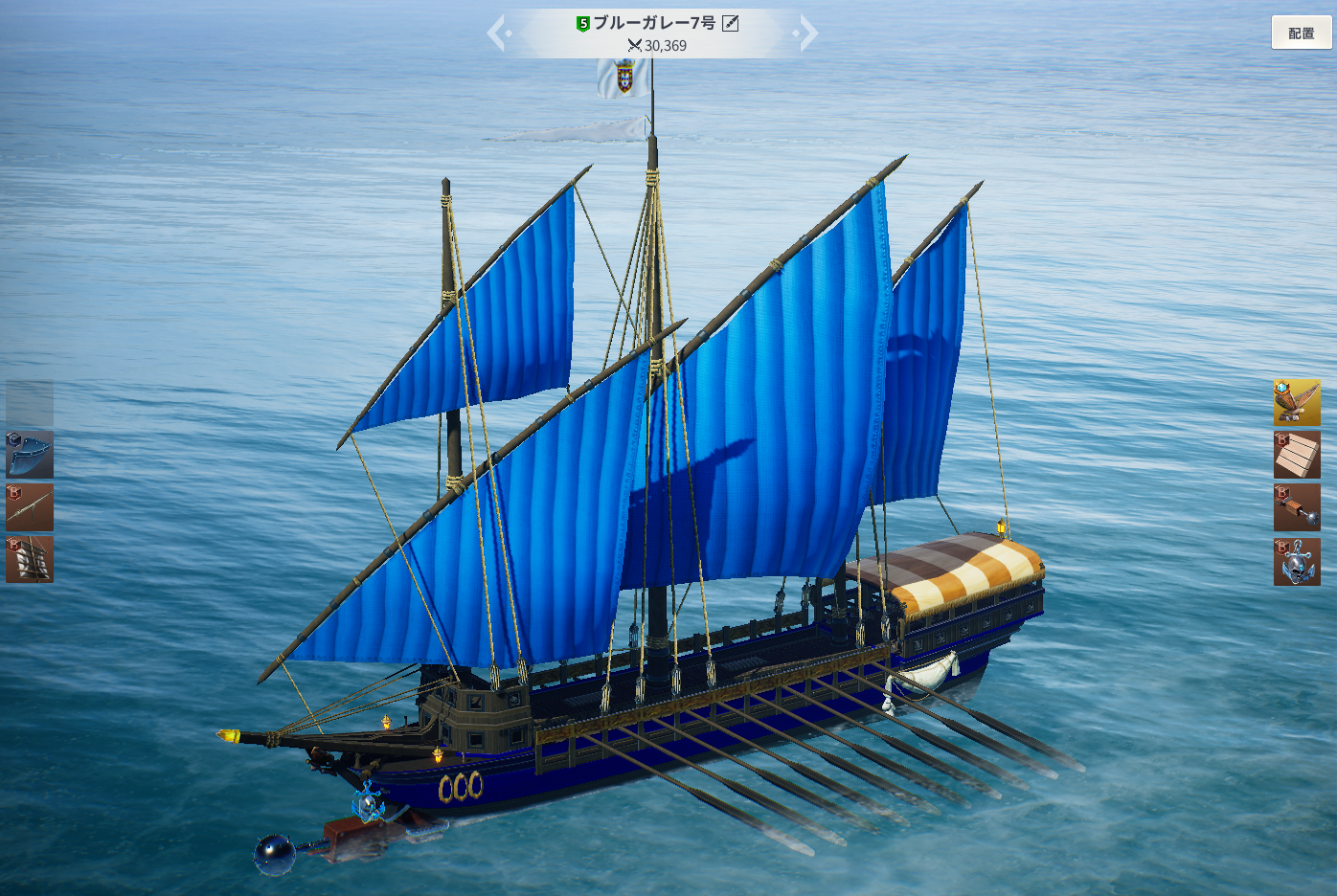Select the spiked ball ram slot
The width and height of the screenshot is (1337, 896).
click(x=1297, y=507)
